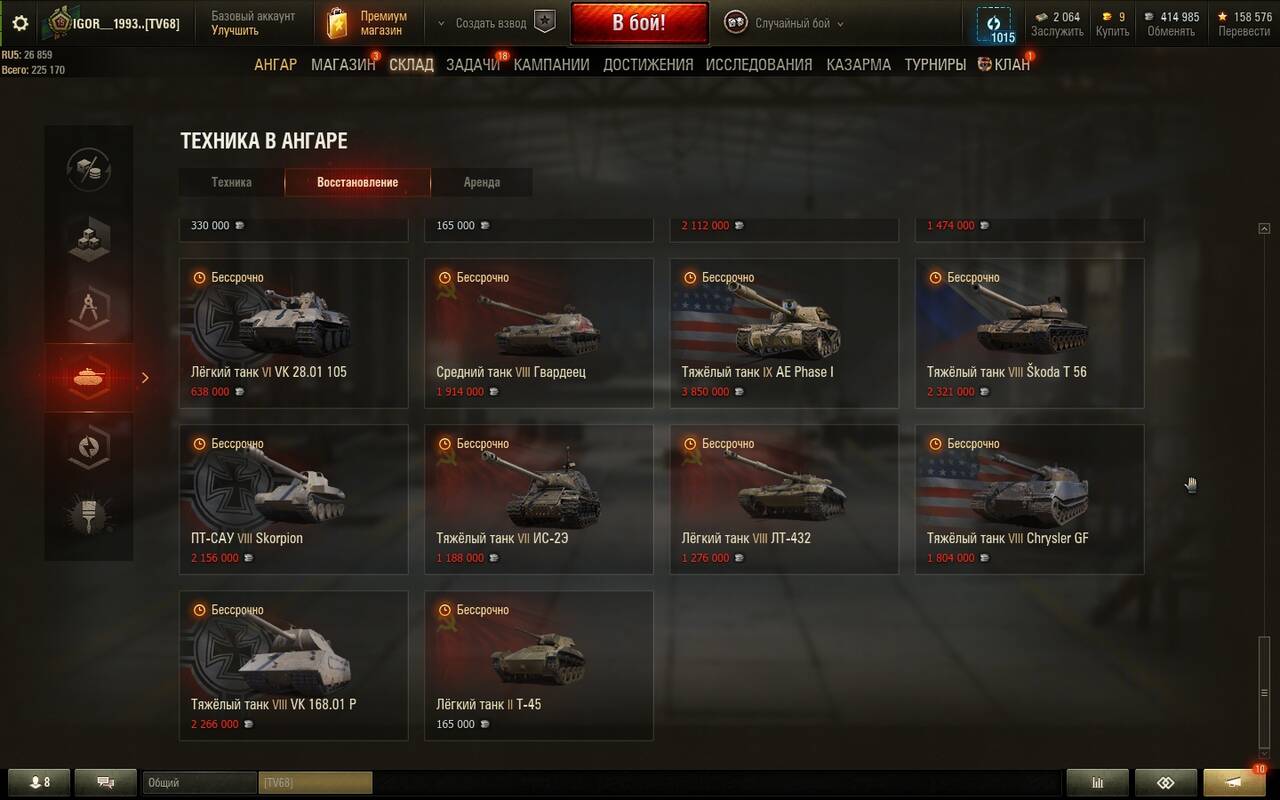The width and height of the screenshot is (1280, 800).
Task: Switch to the Аренда tab
Action: [481, 183]
